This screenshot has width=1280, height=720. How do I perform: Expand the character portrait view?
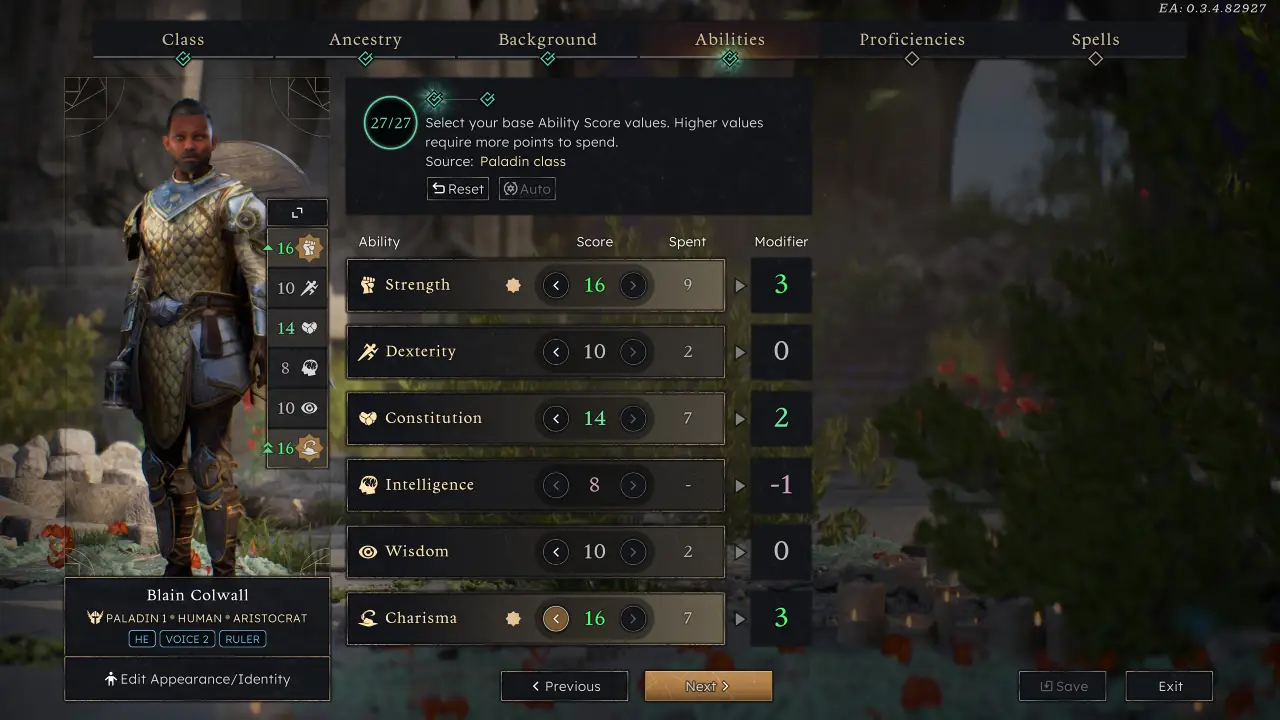[296, 212]
